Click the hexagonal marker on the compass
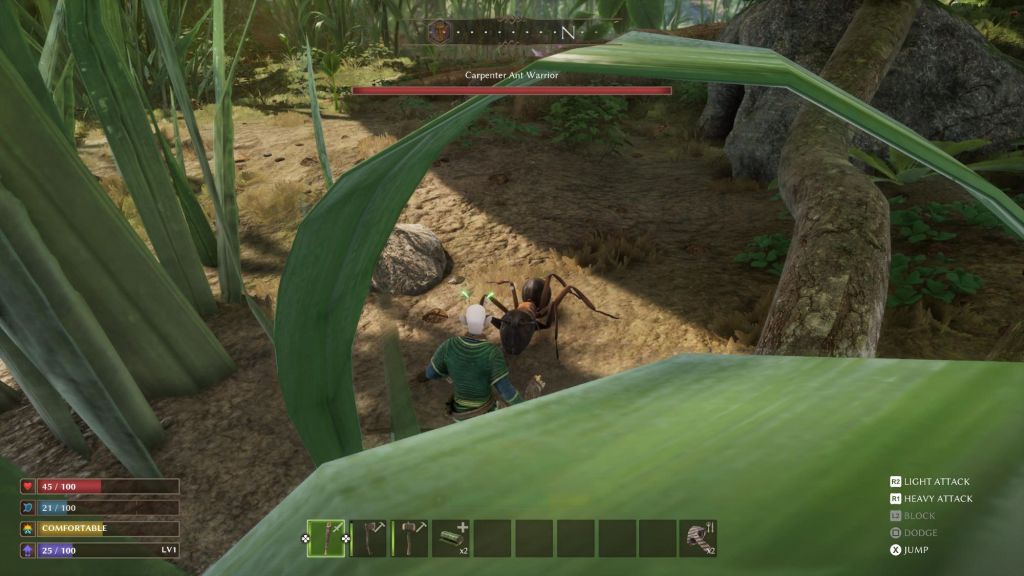The width and height of the screenshot is (1024, 576). 438,31
